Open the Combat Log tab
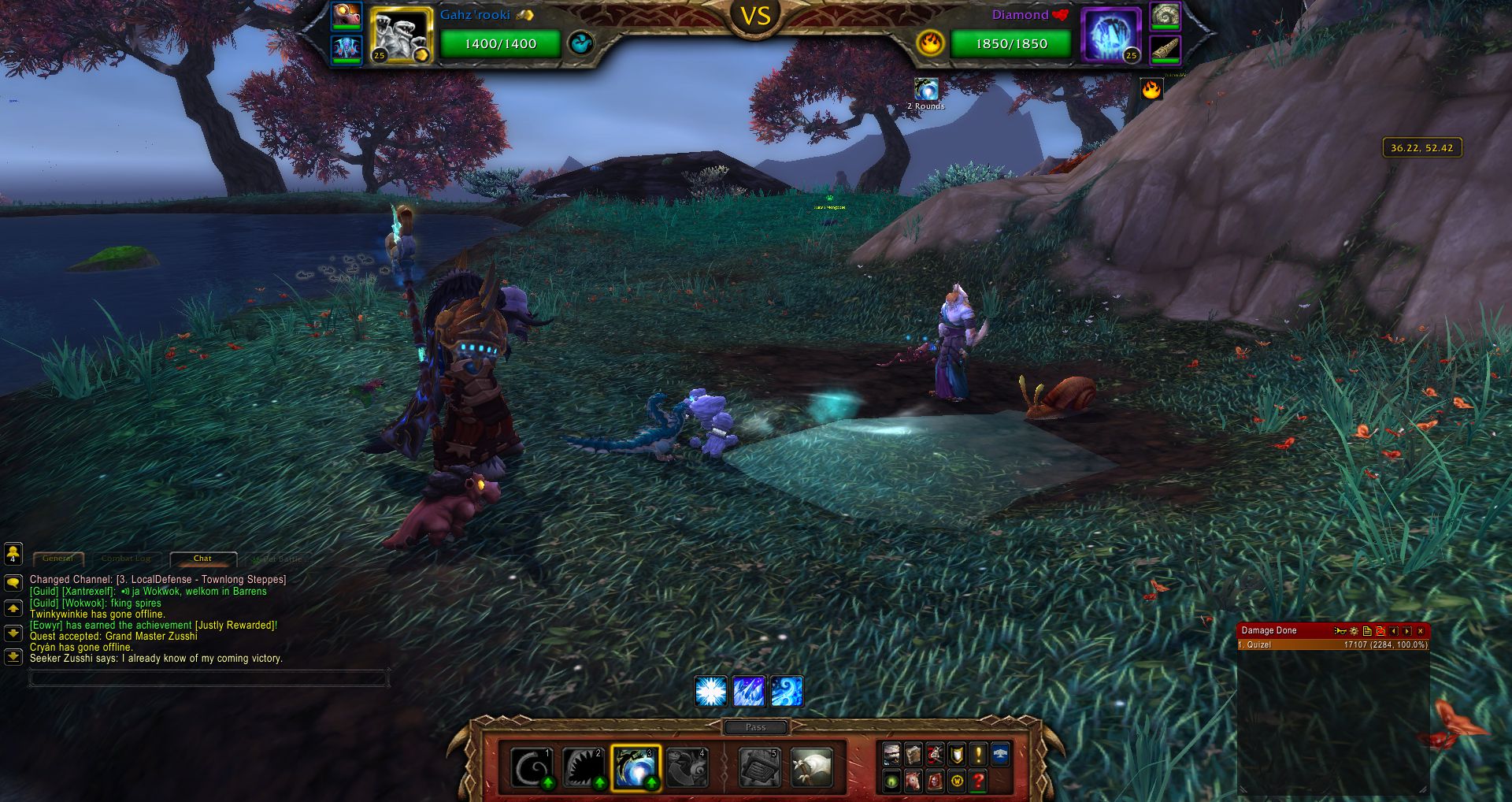This screenshot has width=1512, height=802. pos(126,559)
